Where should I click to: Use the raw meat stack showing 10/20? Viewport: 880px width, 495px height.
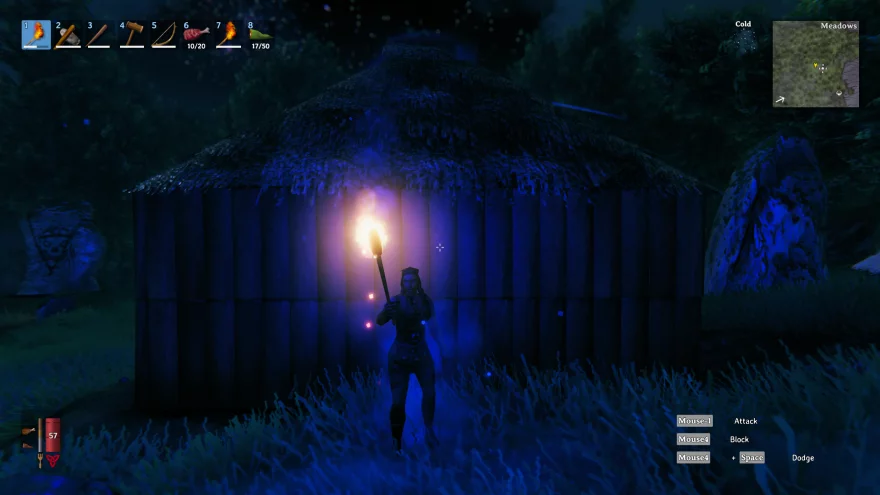tap(196, 35)
